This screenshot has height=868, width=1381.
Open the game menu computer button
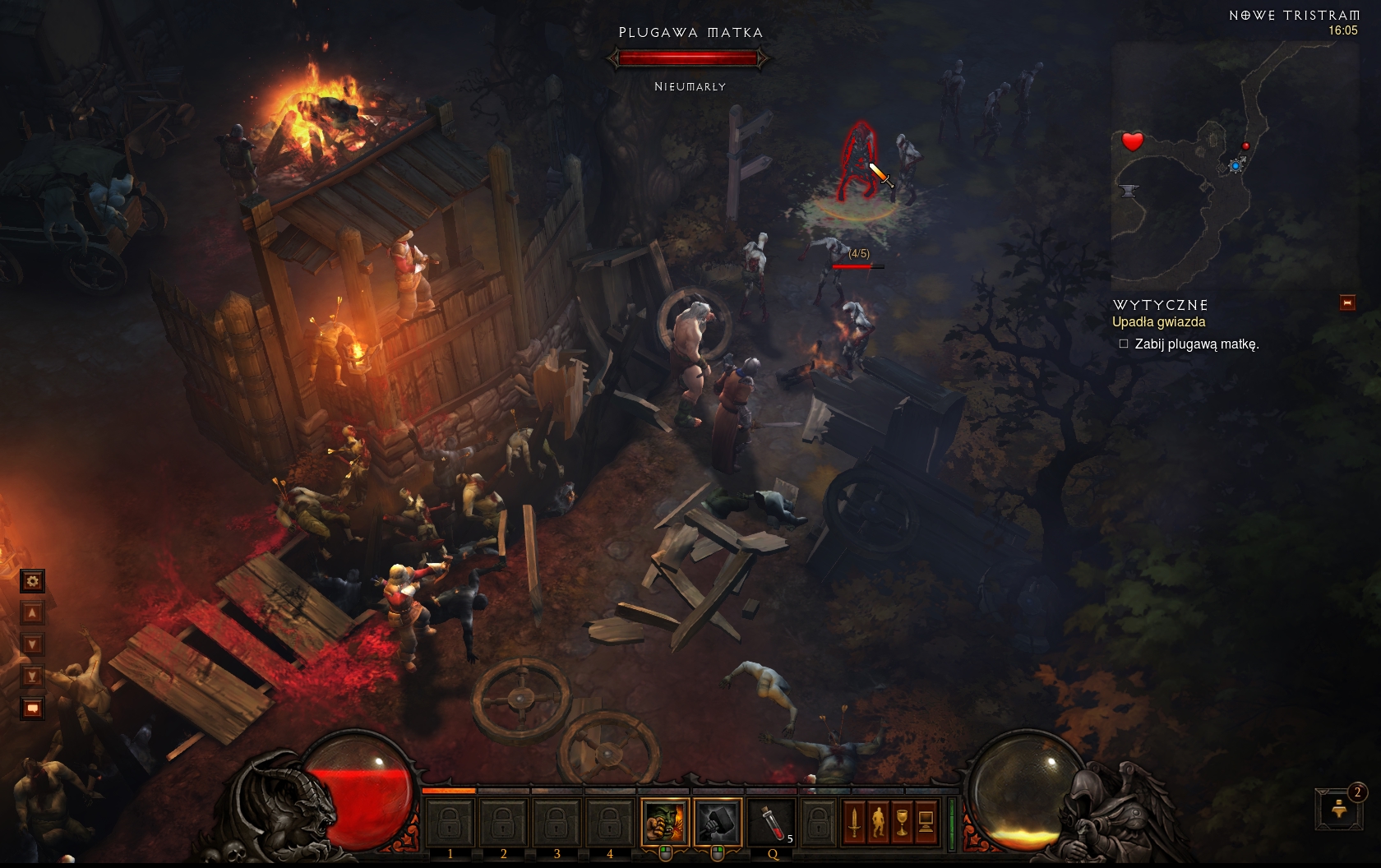pos(926,821)
